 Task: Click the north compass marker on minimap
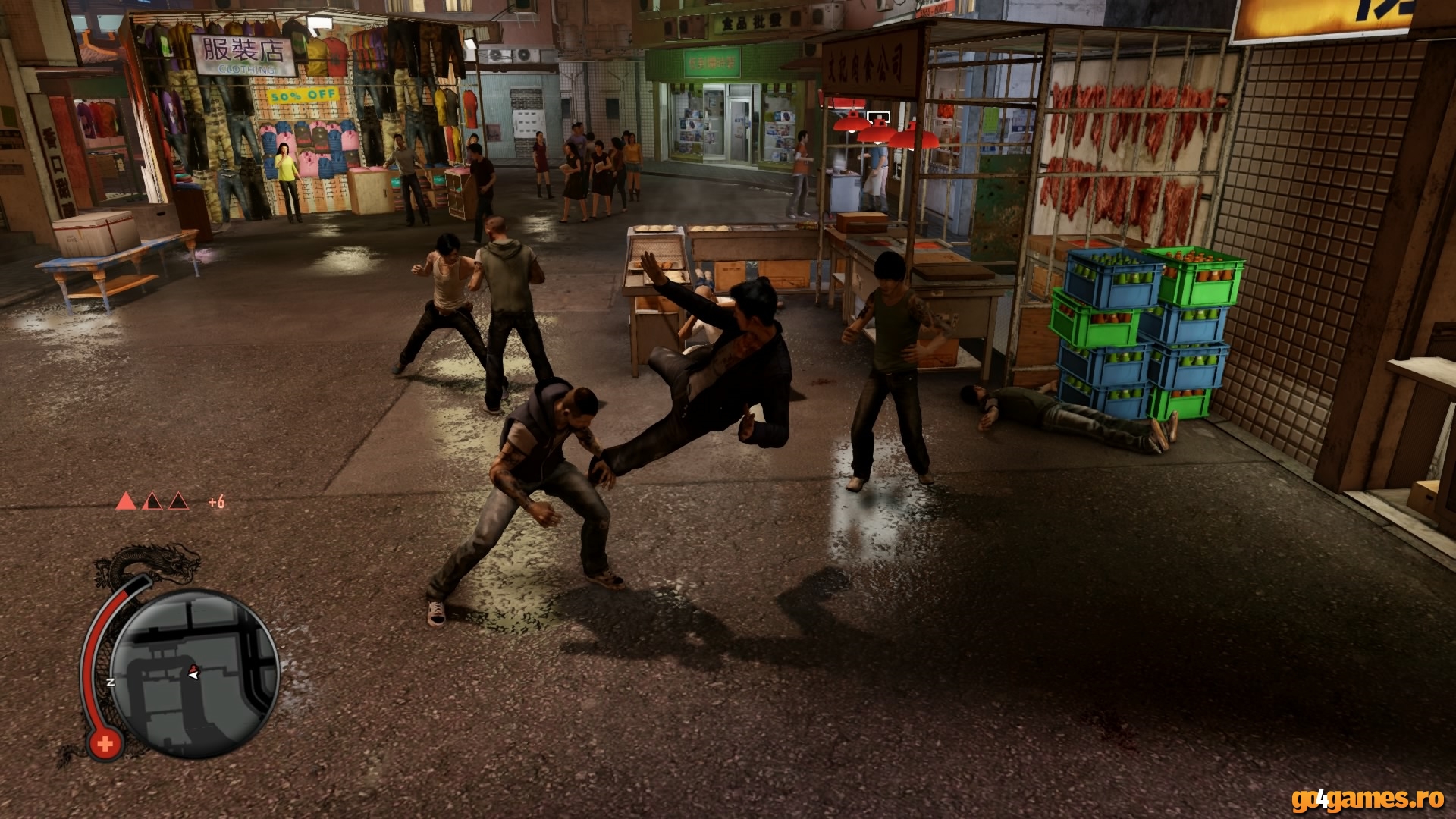(111, 682)
